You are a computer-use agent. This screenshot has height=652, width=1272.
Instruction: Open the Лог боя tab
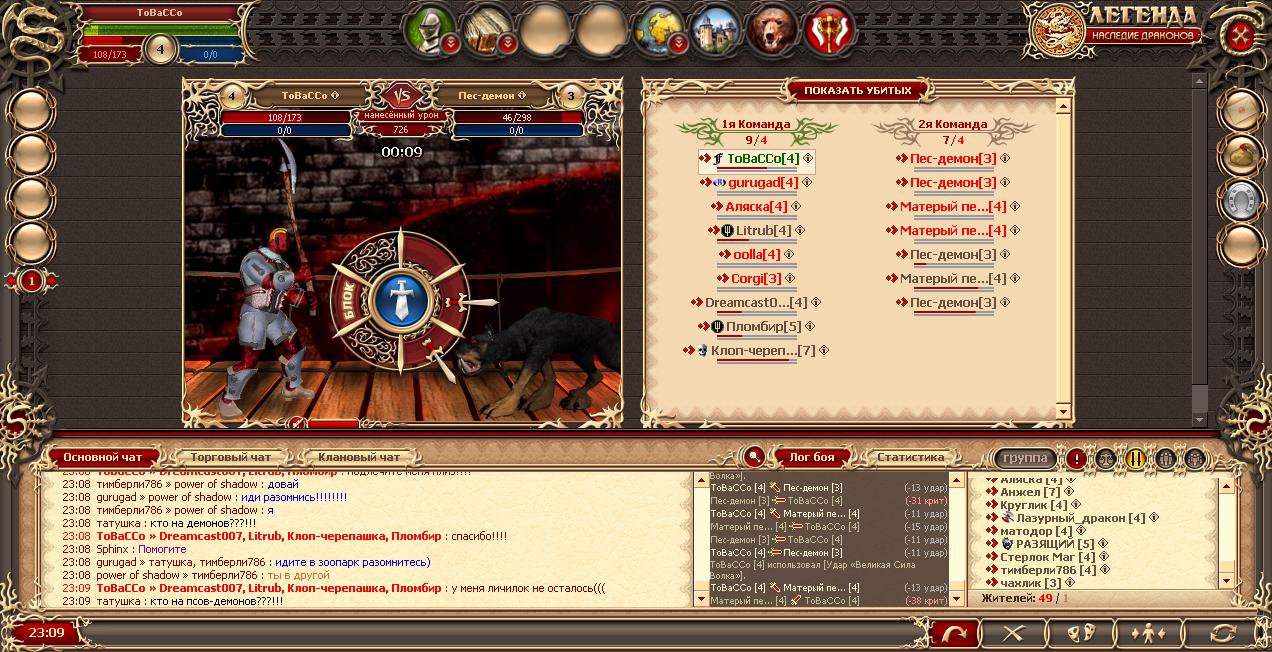(x=812, y=457)
